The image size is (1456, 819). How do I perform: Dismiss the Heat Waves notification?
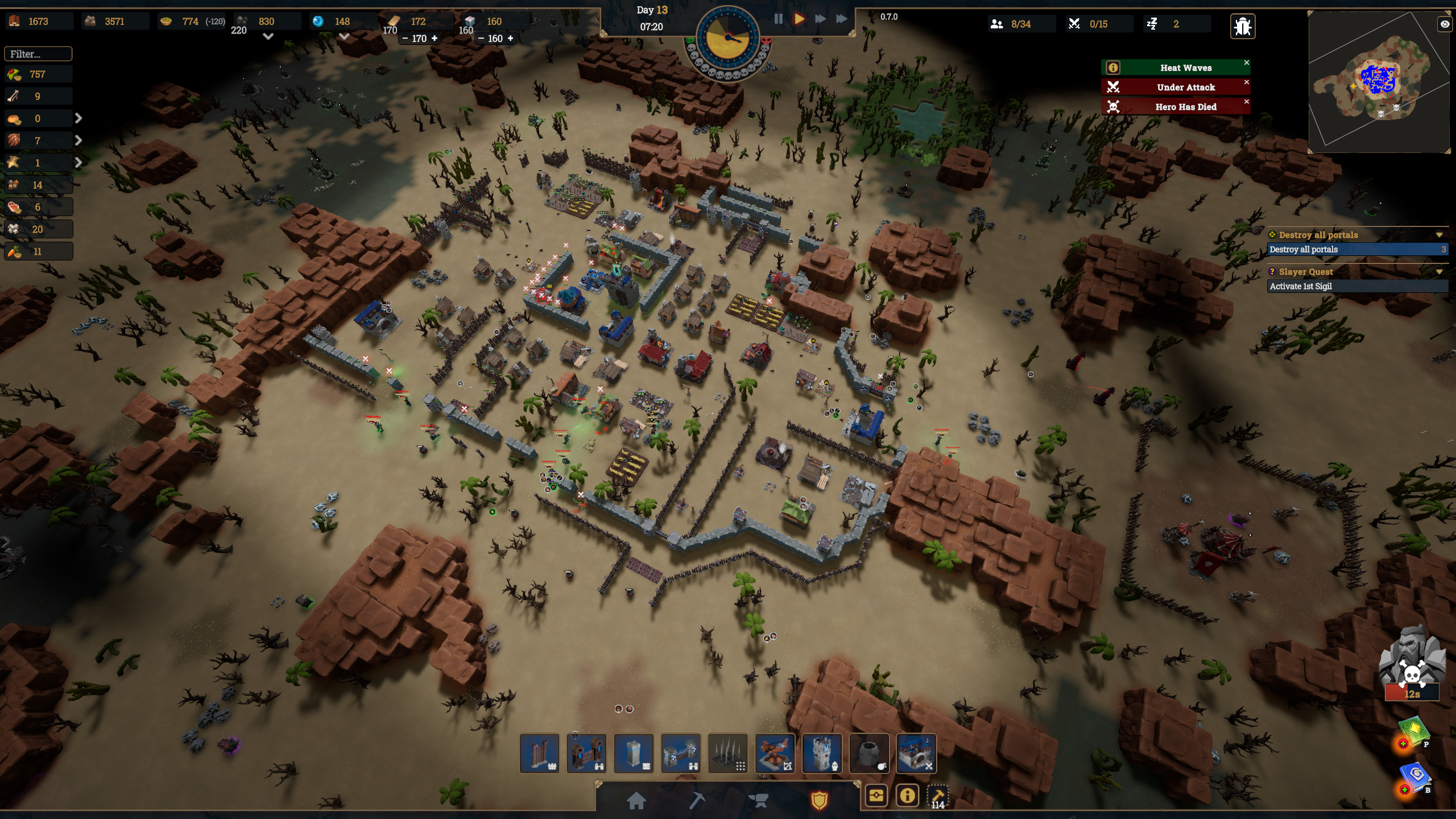pos(1246,63)
